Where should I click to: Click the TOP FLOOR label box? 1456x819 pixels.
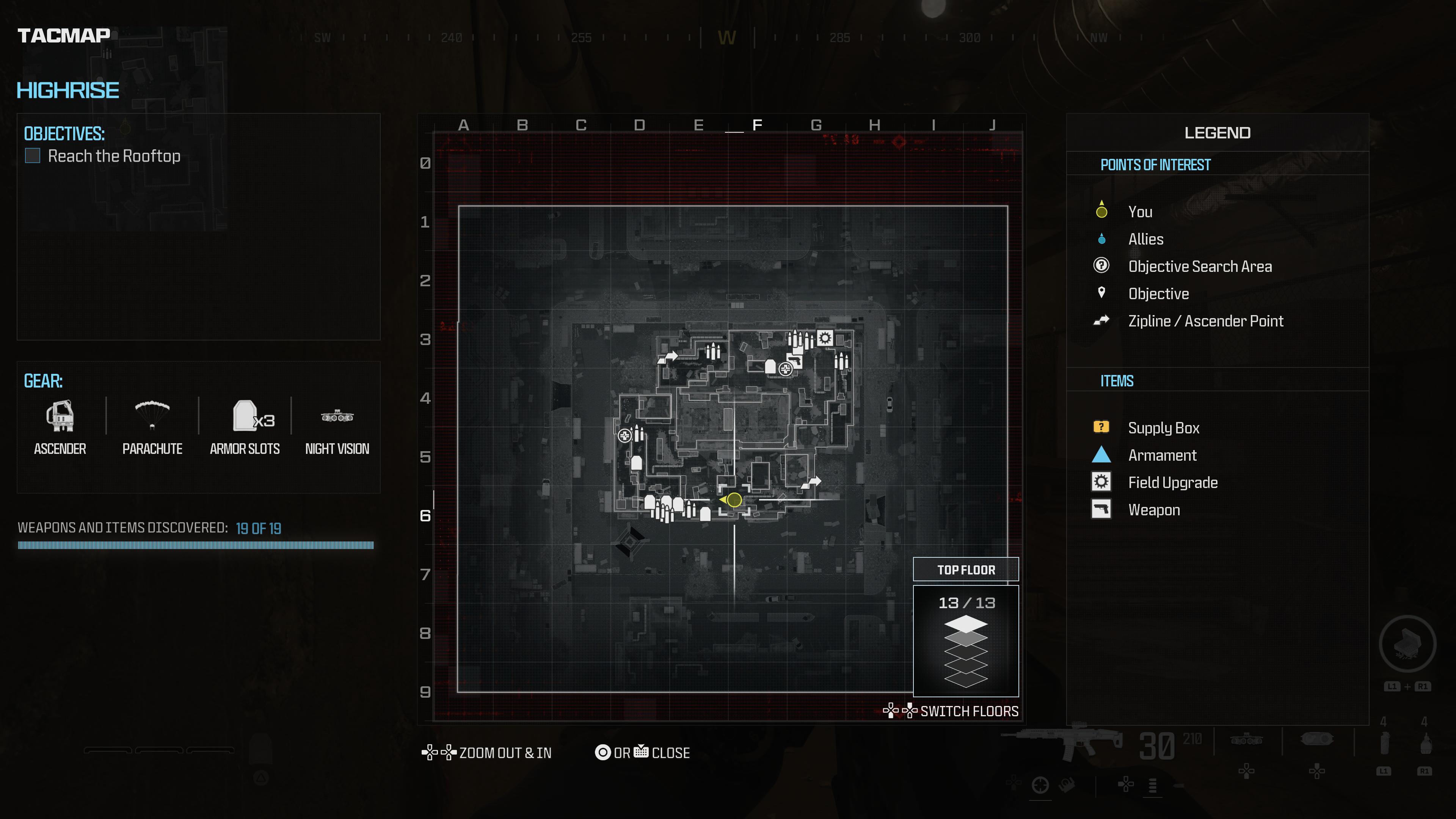(966, 570)
